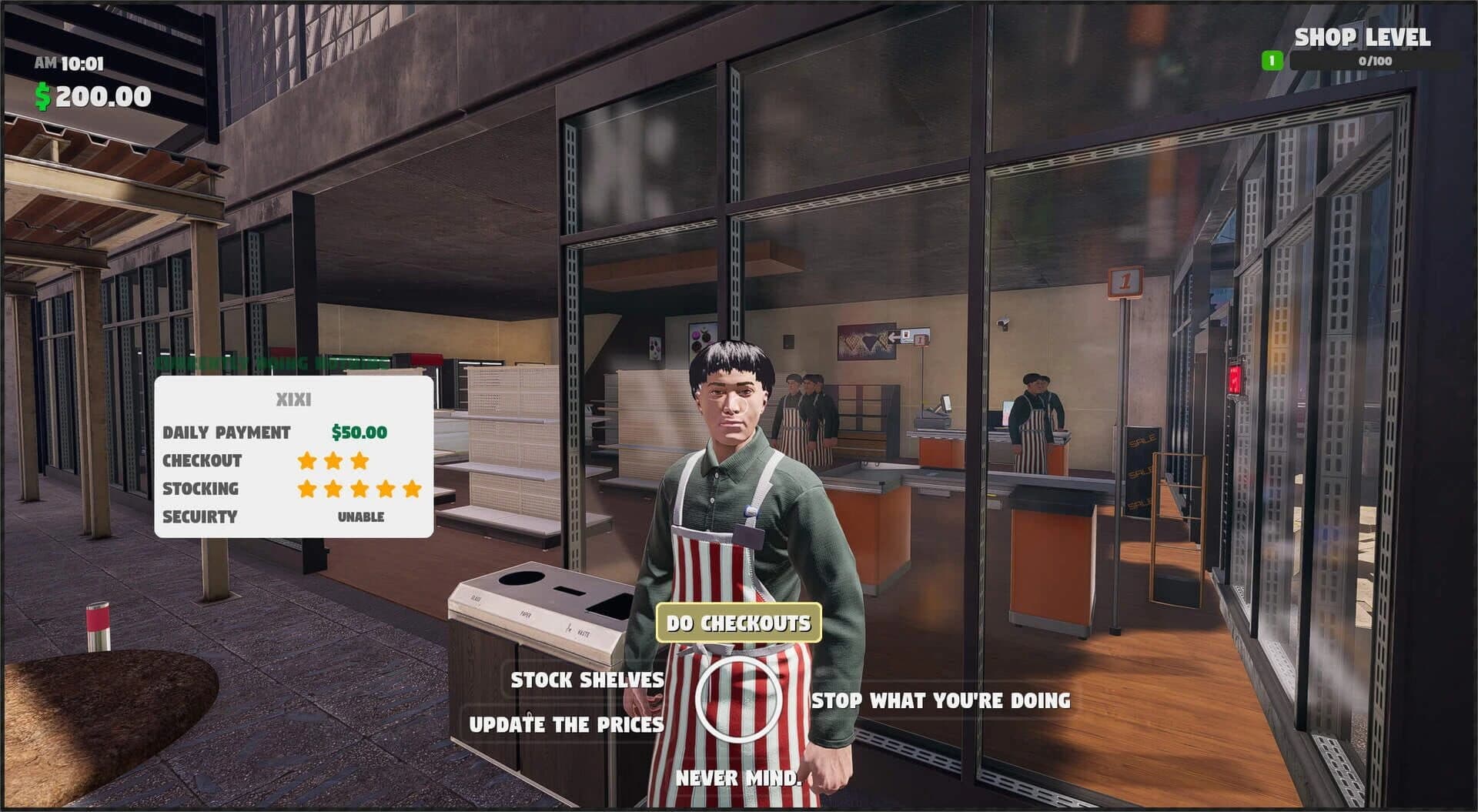This screenshot has width=1478, height=812.
Task: Select the checkout number 1 sign
Action: tap(1126, 281)
